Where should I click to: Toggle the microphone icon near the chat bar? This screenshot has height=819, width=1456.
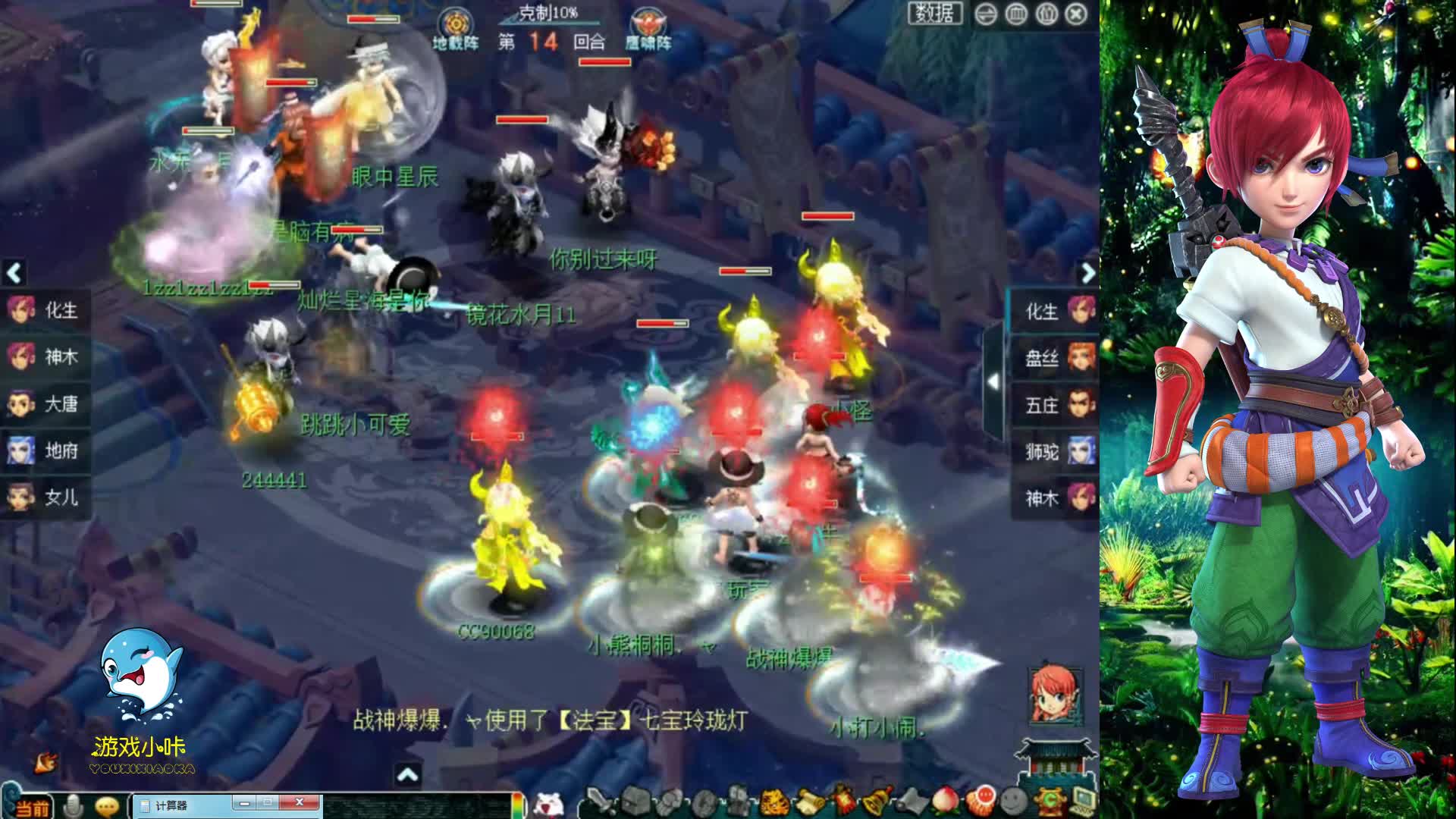pyautogui.click(x=73, y=805)
